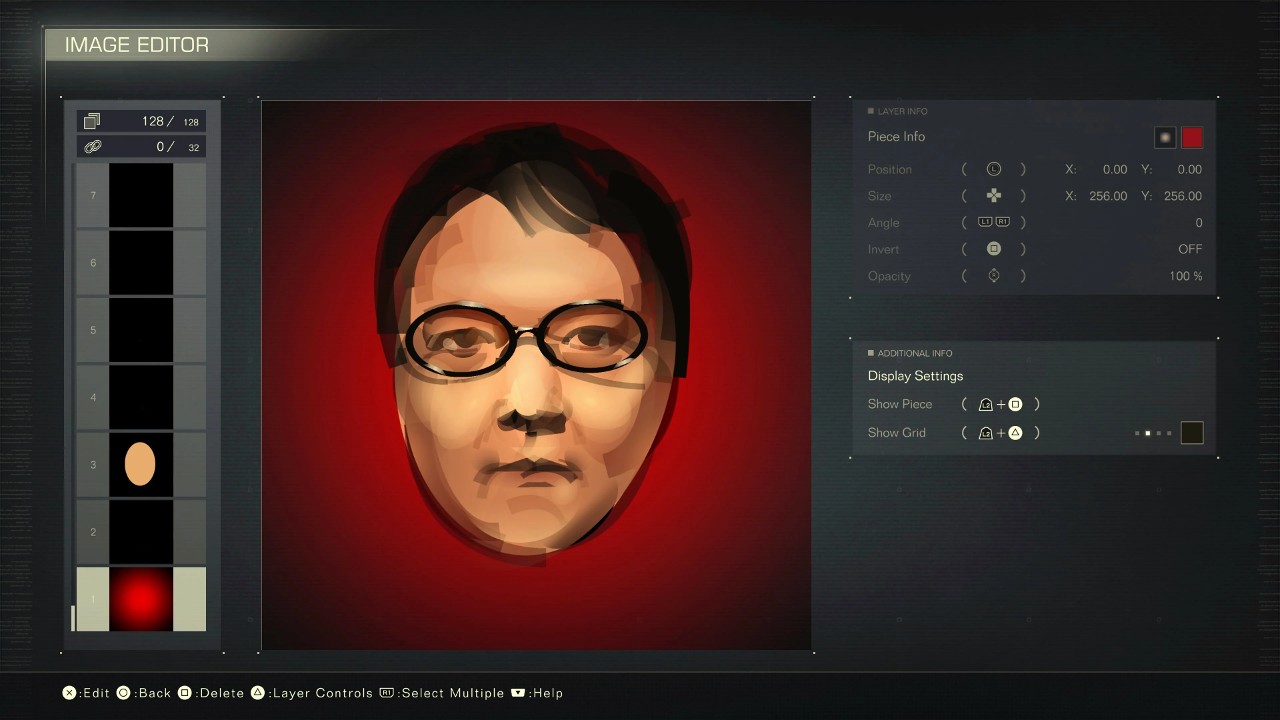Screen dimensions: 1280x720
Task: Click the left-stick icon next to Position
Action: click(993, 169)
